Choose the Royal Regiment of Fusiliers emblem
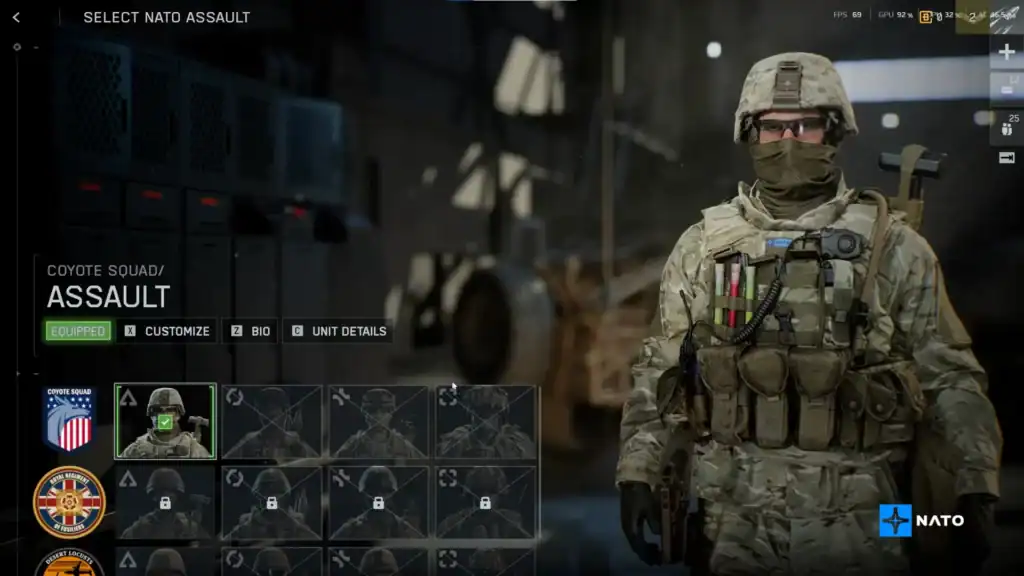The image size is (1024, 576). tap(69, 502)
